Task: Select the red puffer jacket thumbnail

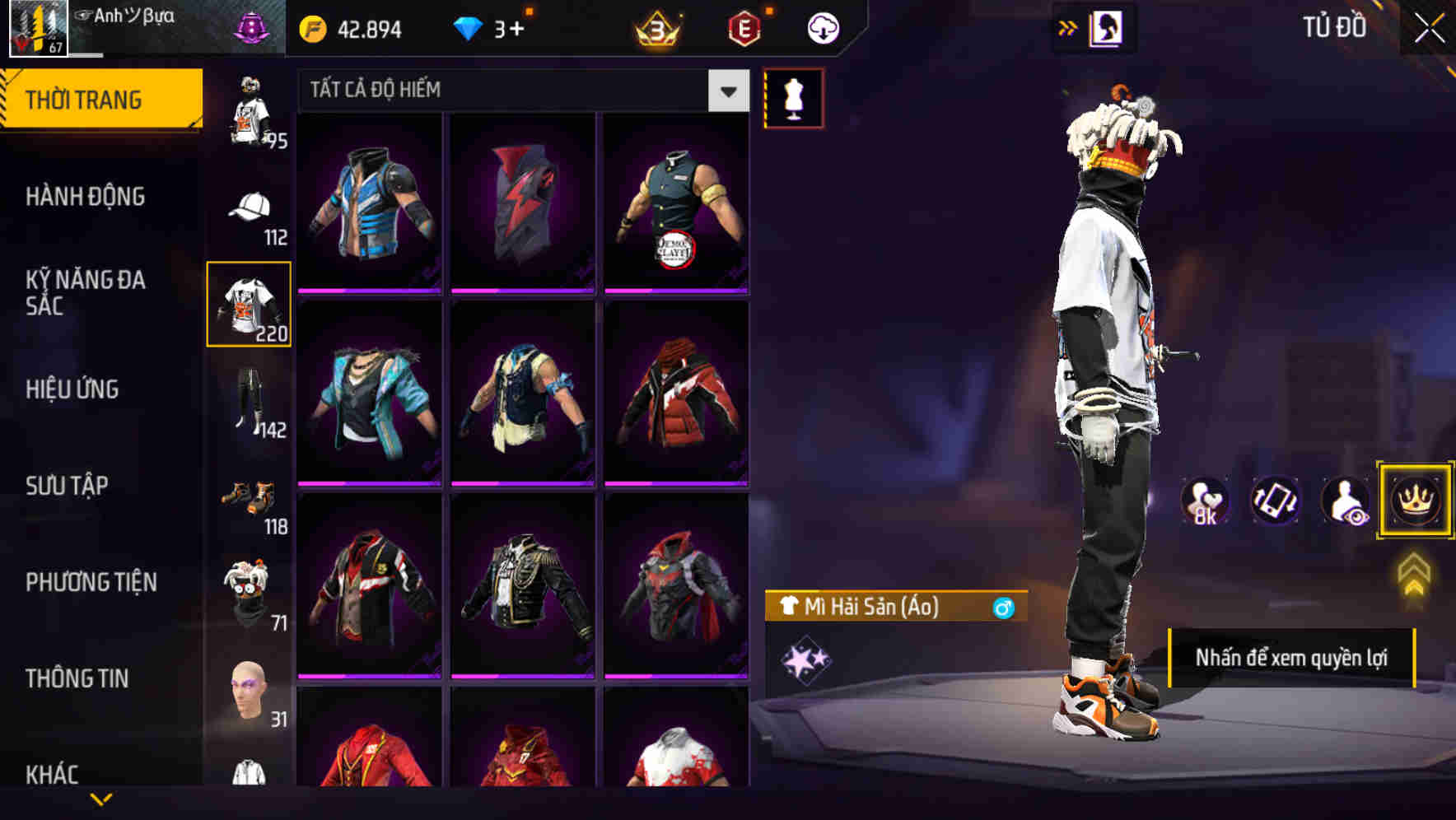Action: pyautogui.click(x=677, y=395)
